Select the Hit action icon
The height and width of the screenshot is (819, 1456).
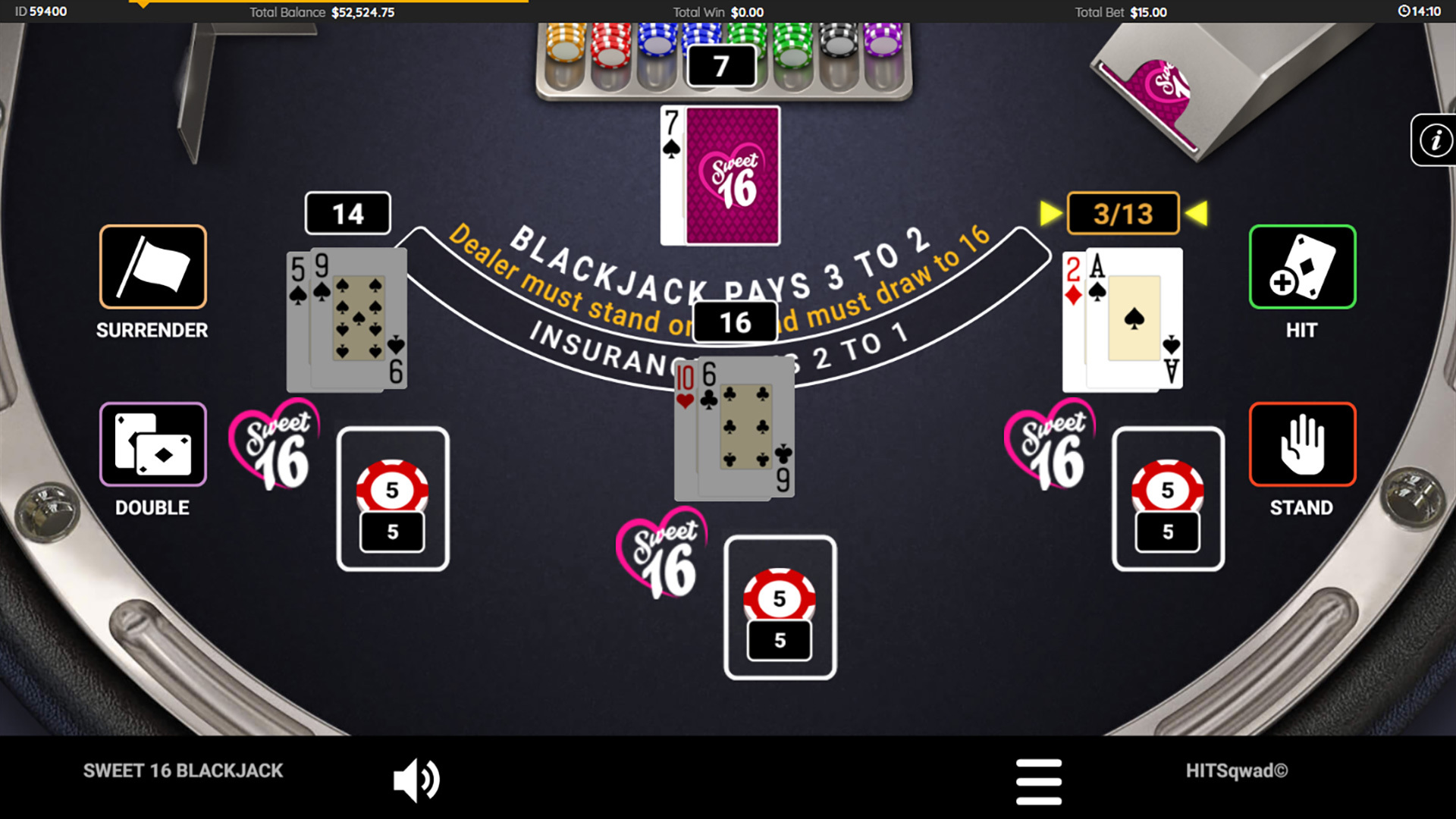click(1300, 267)
